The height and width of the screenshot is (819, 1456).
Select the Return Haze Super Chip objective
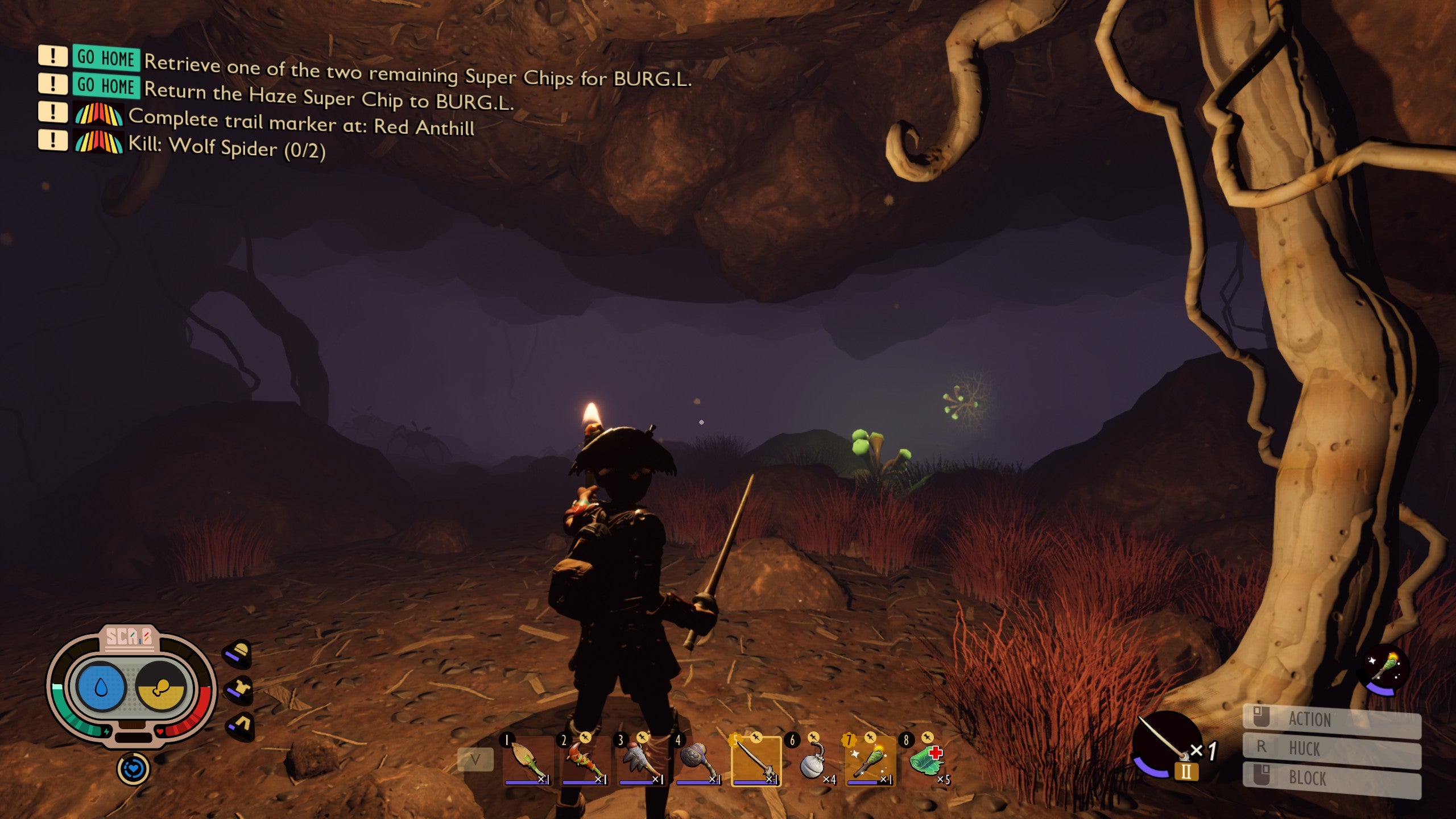point(328,97)
